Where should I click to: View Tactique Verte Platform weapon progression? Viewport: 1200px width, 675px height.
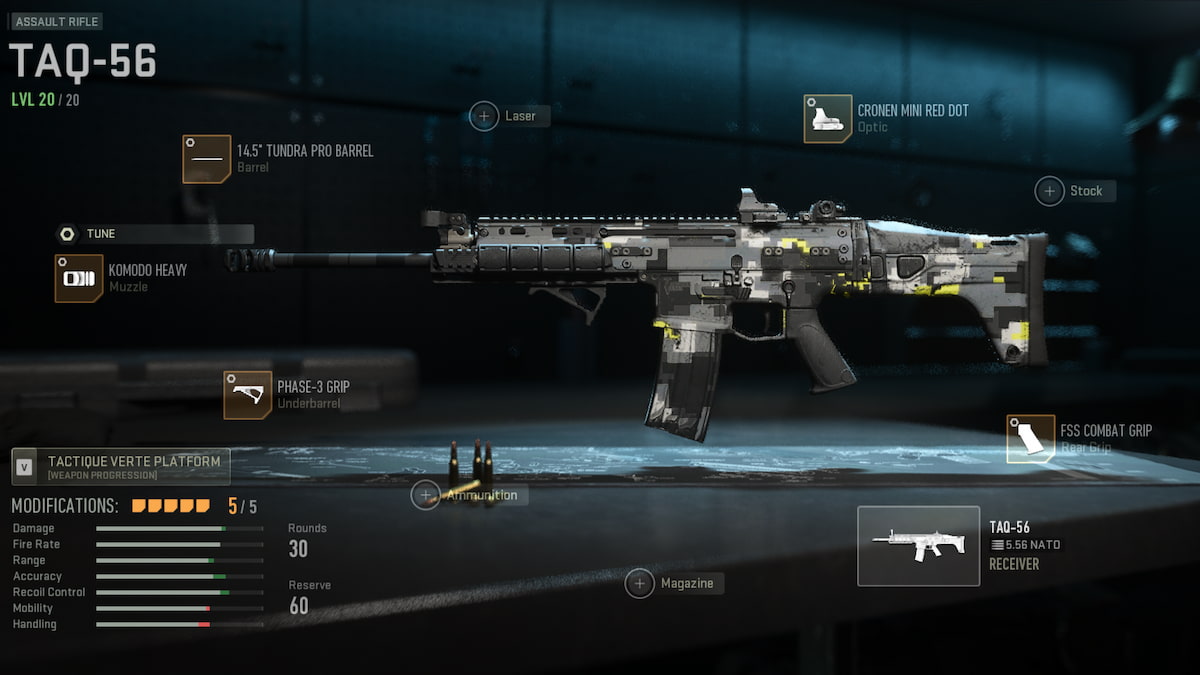click(121, 467)
